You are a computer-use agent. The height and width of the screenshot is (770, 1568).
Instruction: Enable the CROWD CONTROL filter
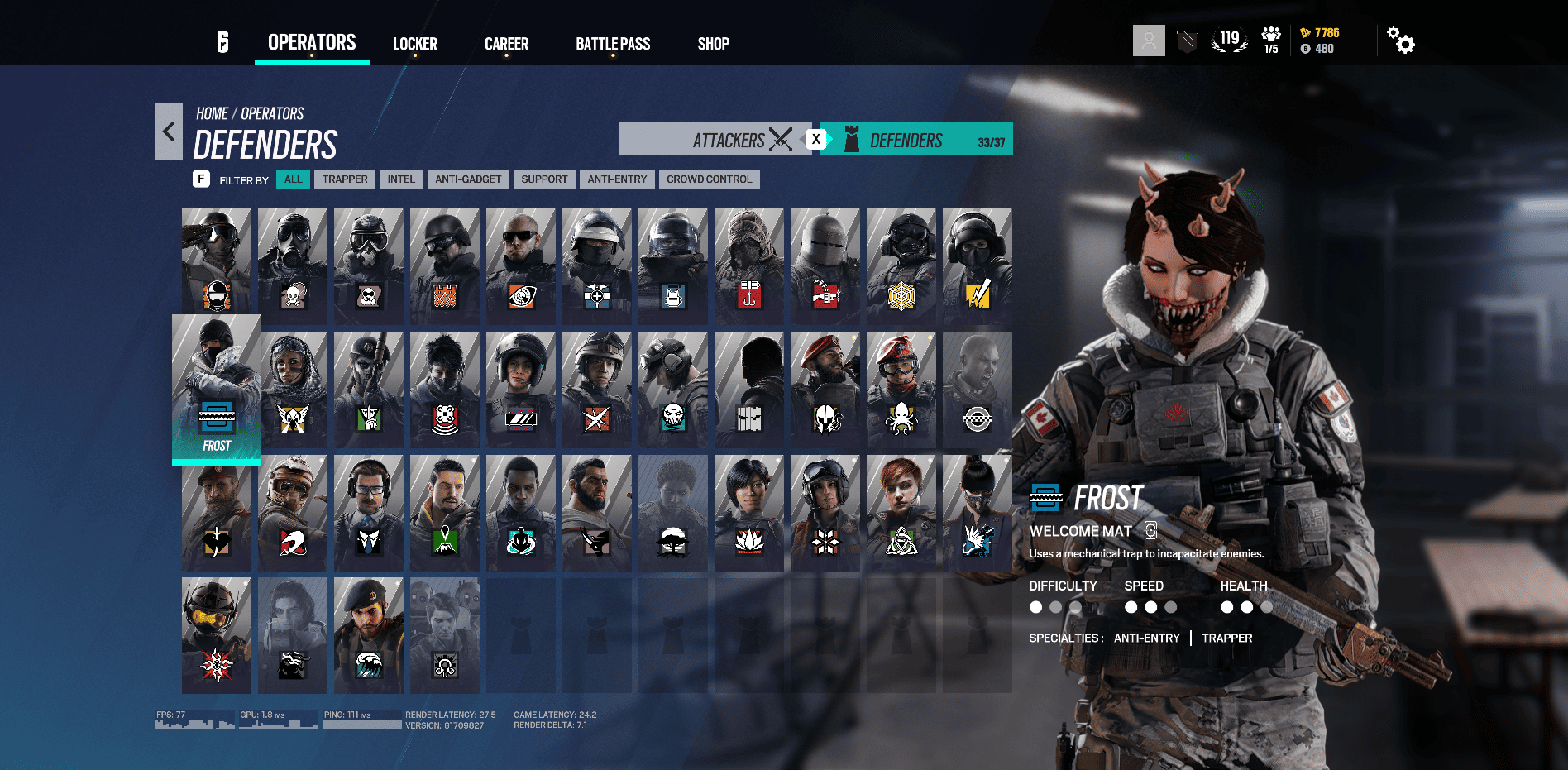pyautogui.click(x=709, y=179)
